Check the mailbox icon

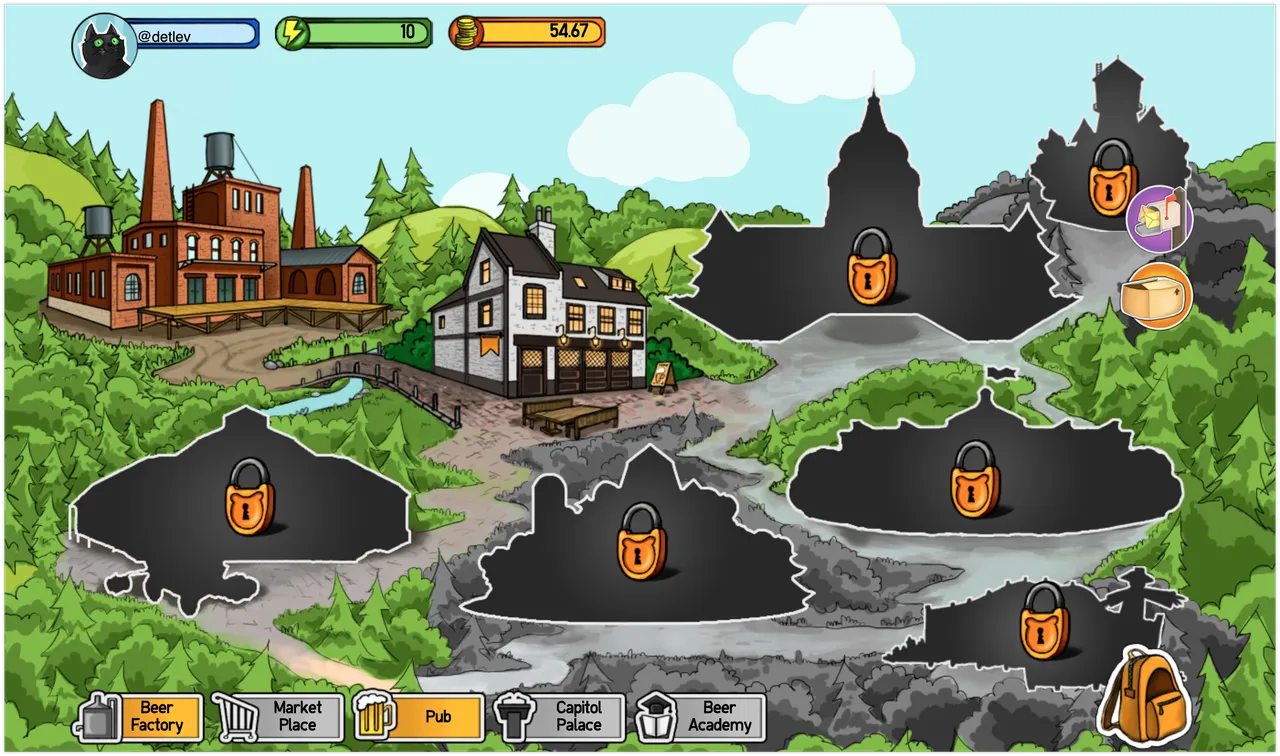point(1160,218)
